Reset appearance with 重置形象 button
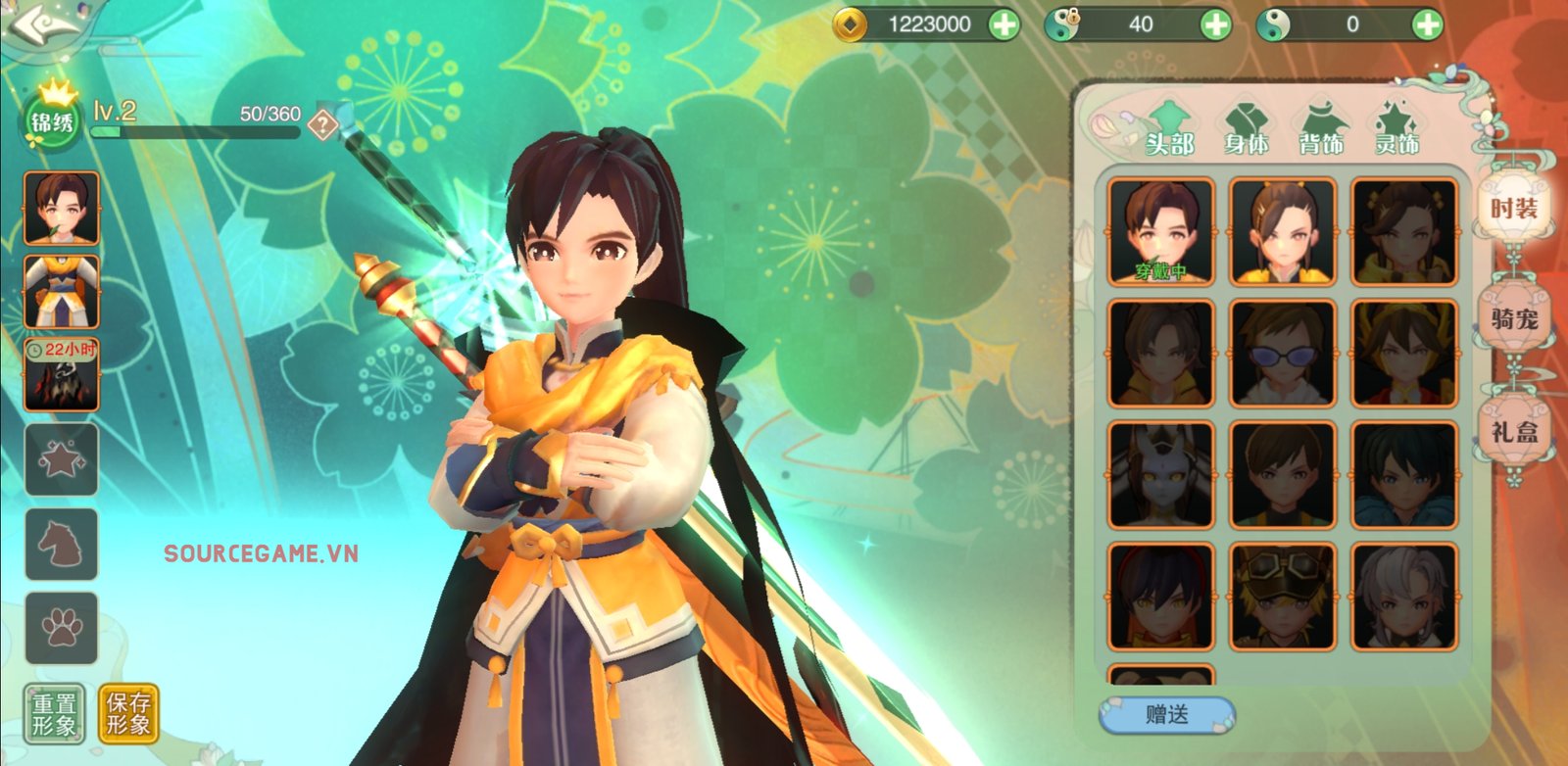This screenshot has width=1568, height=766. coord(54,714)
